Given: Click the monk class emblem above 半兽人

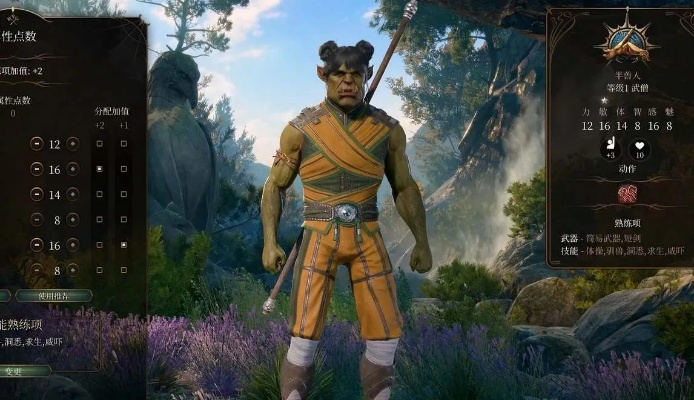Looking at the screenshot, I should coord(626,42).
